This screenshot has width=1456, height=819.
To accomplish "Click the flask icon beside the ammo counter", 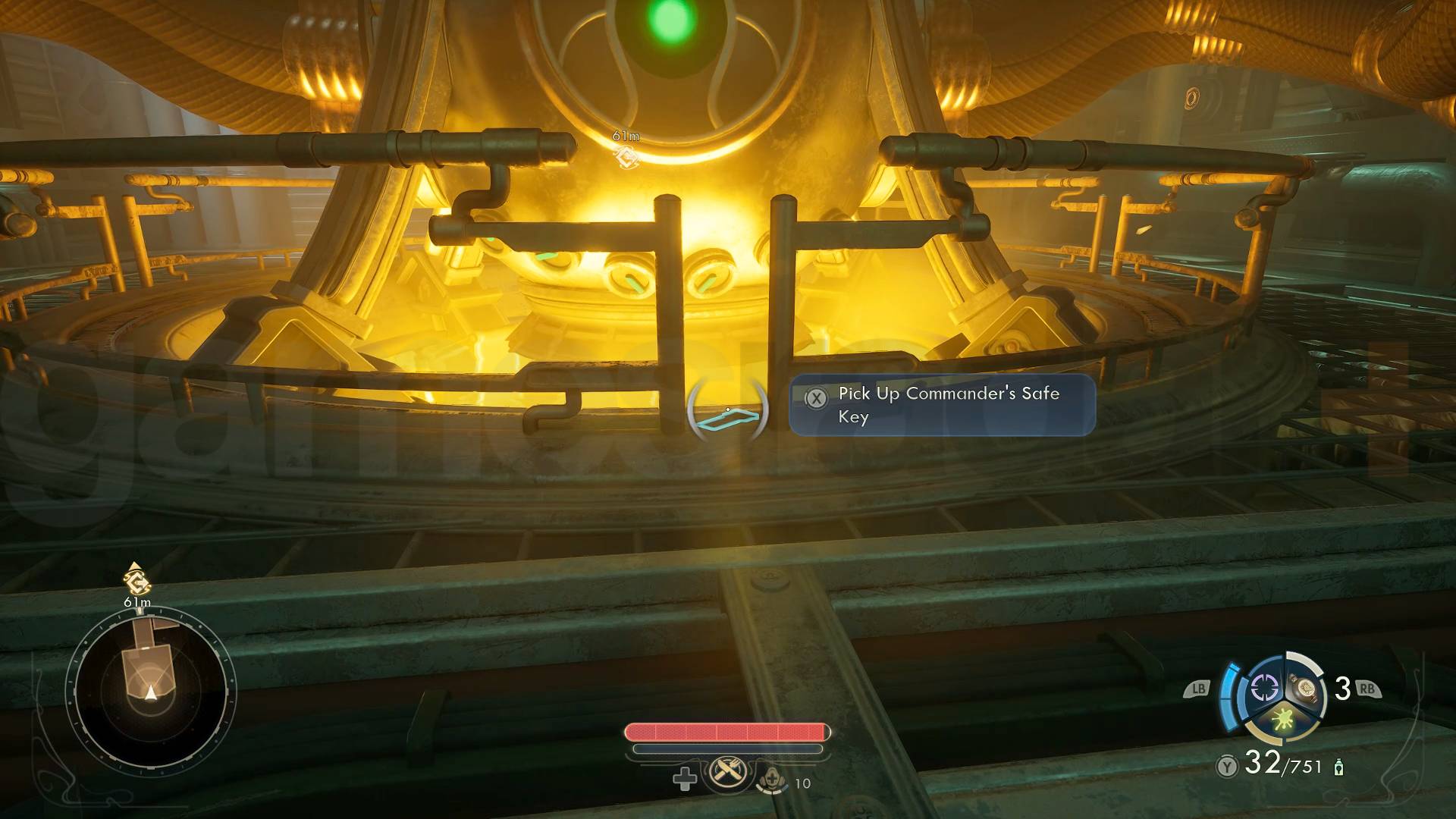I will tap(1338, 767).
